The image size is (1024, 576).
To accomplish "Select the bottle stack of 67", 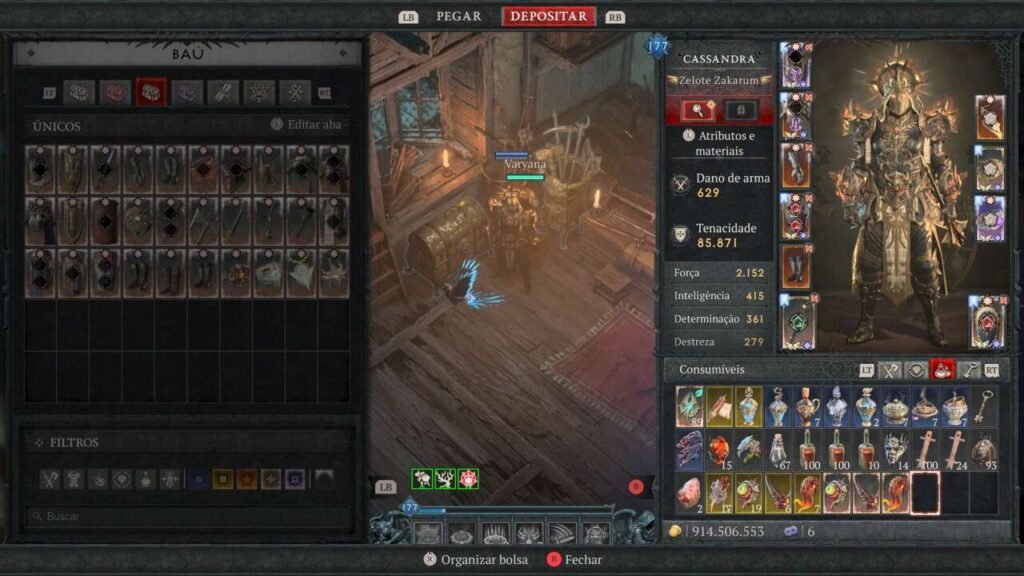I will 777,450.
